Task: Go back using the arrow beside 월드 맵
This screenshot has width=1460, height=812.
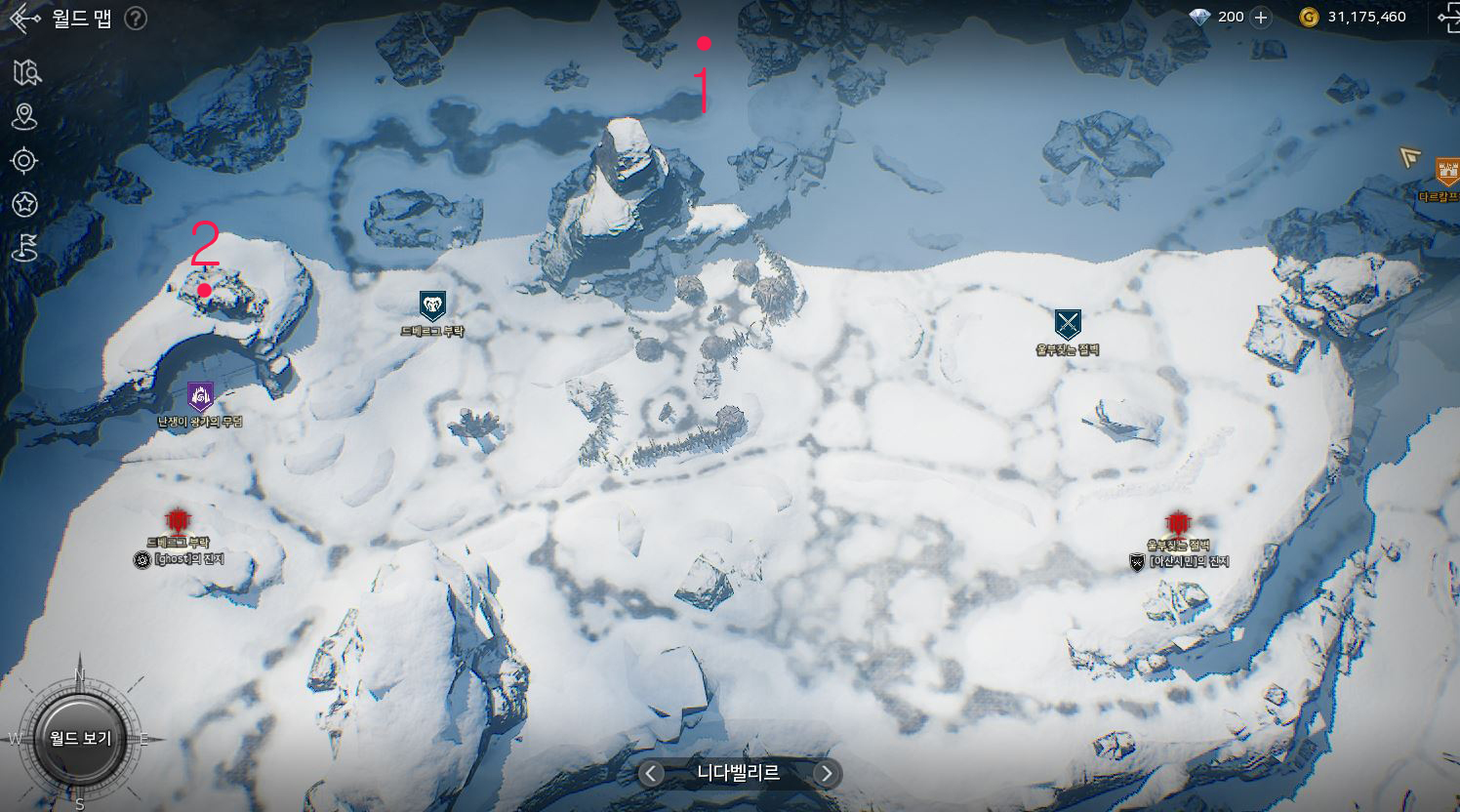Action: point(24,18)
